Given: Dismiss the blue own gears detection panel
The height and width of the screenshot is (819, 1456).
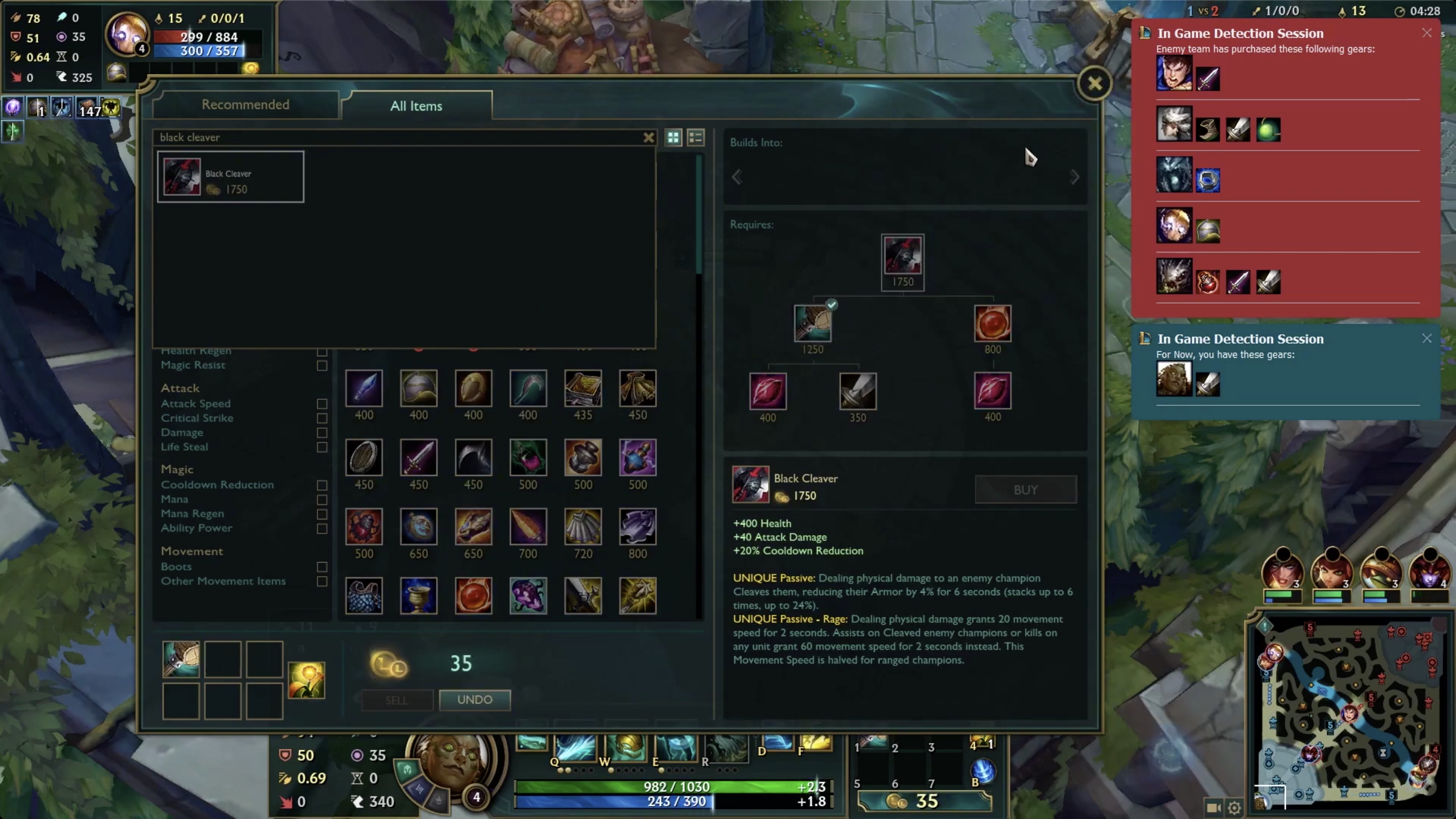Looking at the screenshot, I should tap(1426, 339).
